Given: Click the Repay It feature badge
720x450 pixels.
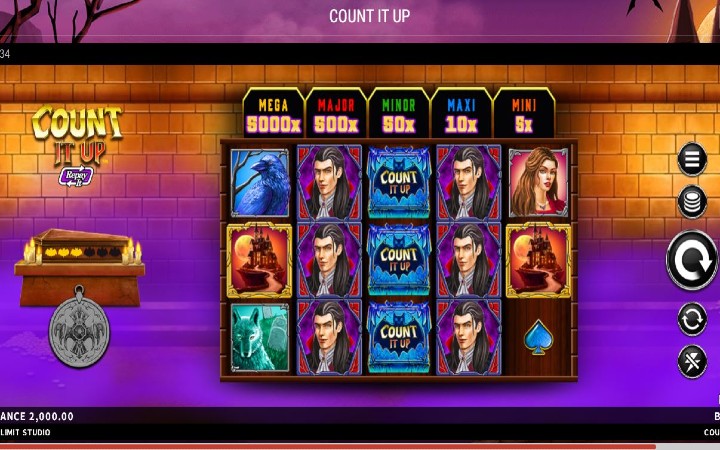Looking at the screenshot, I should pyautogui.click(x=77, y=176).
